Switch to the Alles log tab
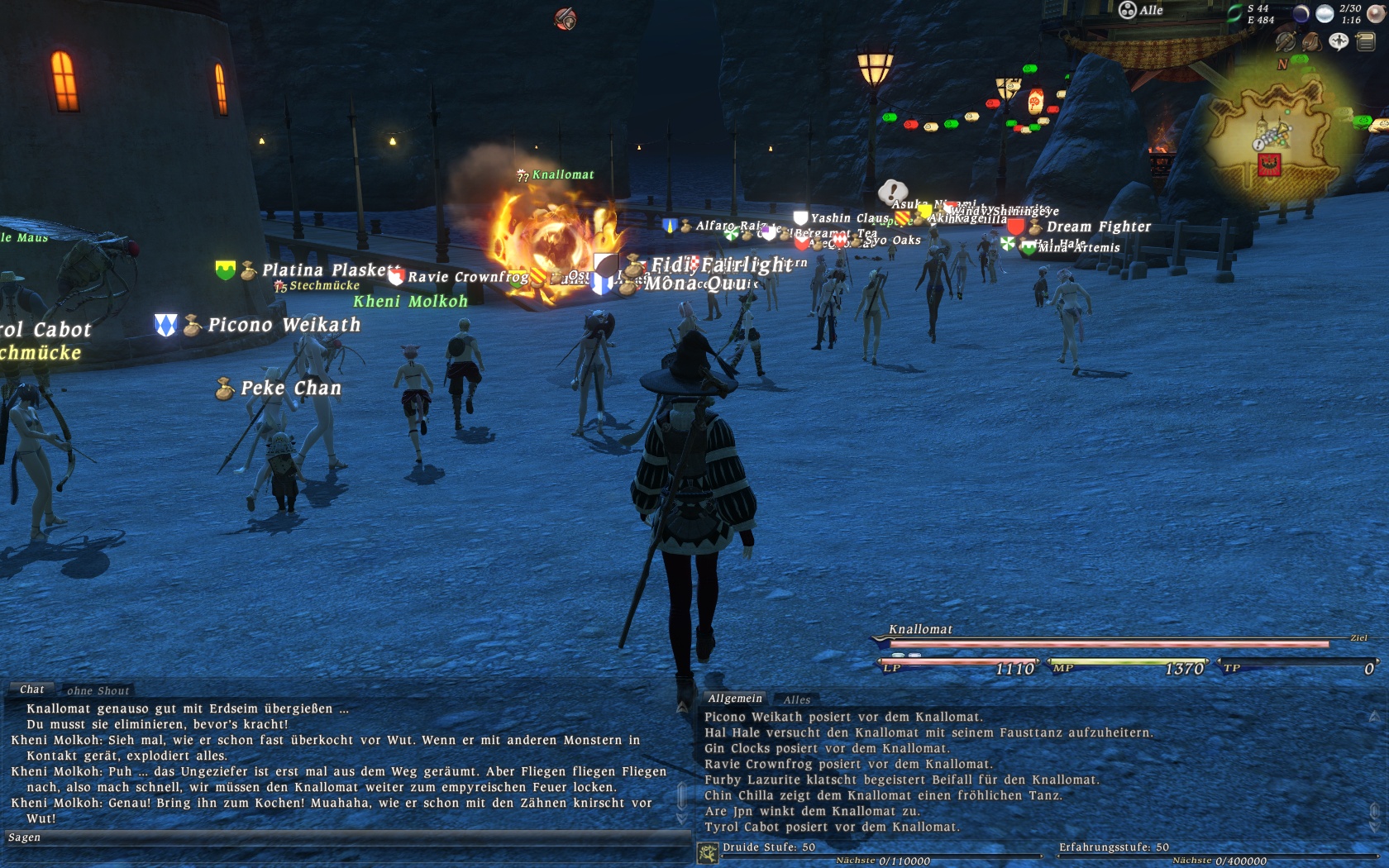The height and width of the screenshot is (868, 1389). coord(797,700)
